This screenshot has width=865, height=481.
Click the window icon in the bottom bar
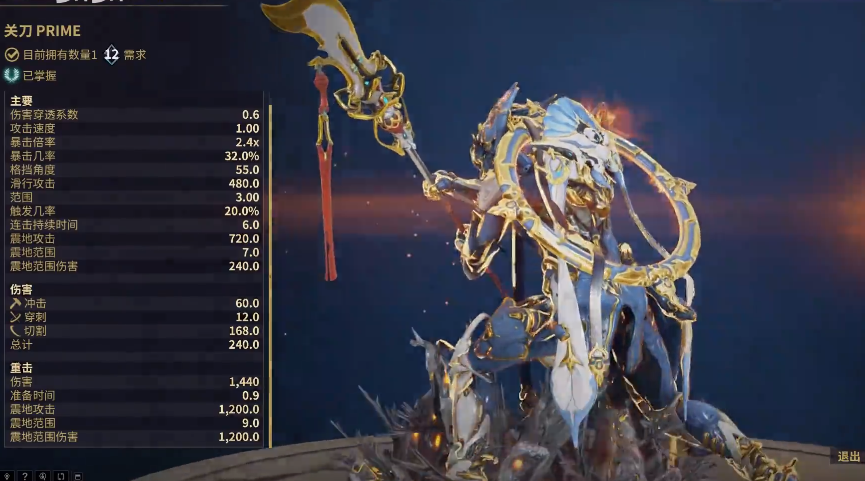pos(78,476)
